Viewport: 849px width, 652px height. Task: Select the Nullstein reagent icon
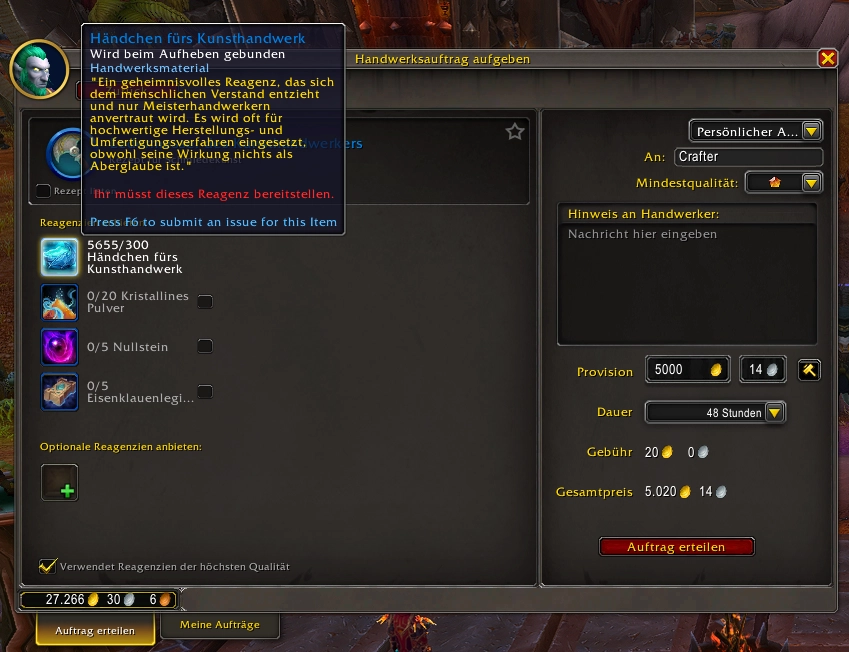point(60,347)
